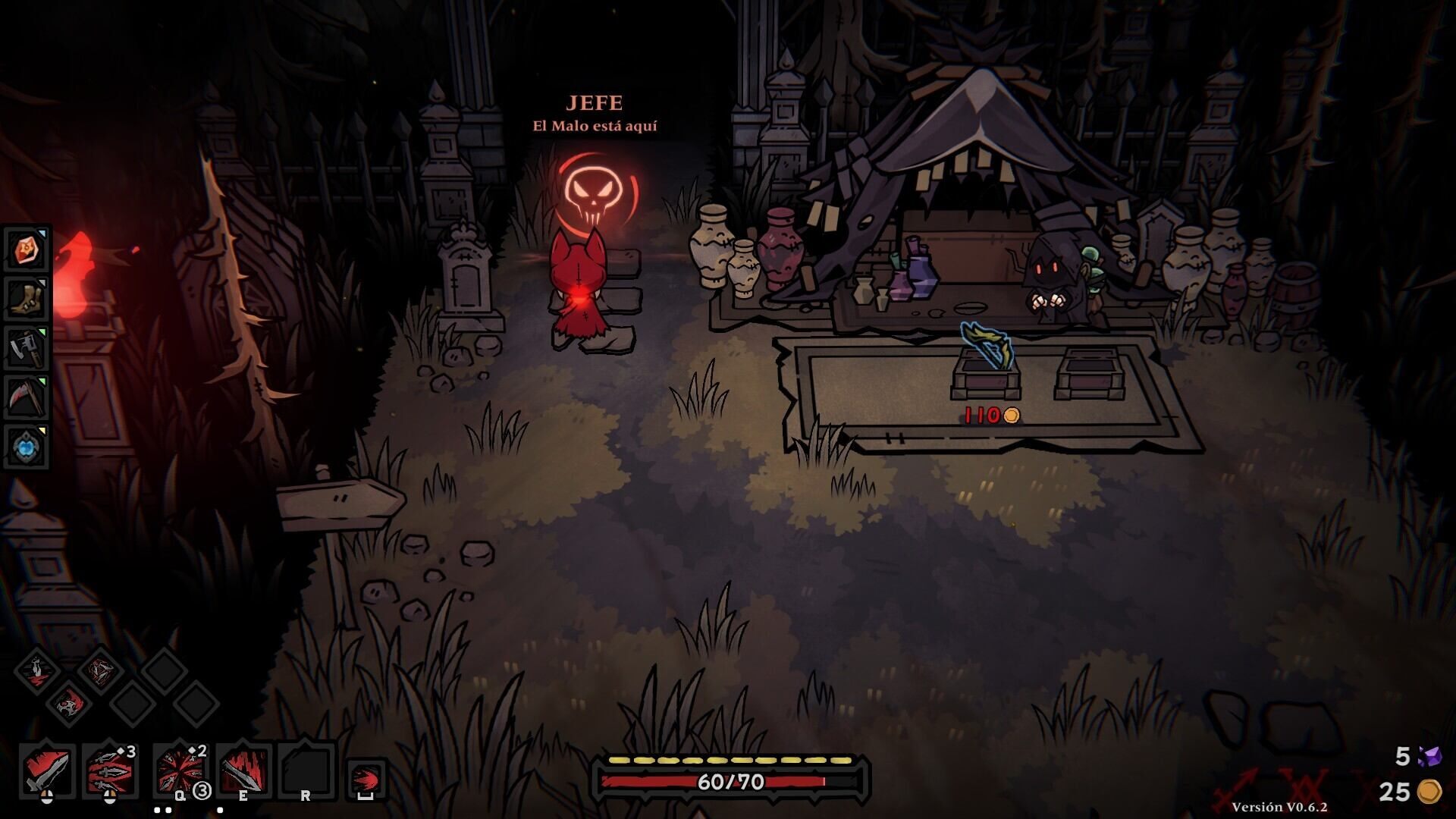The height and width of the screenshot is (819, 1456).
Task: Select the red crystal passive diamond
Action: click(x=99, y=670)
